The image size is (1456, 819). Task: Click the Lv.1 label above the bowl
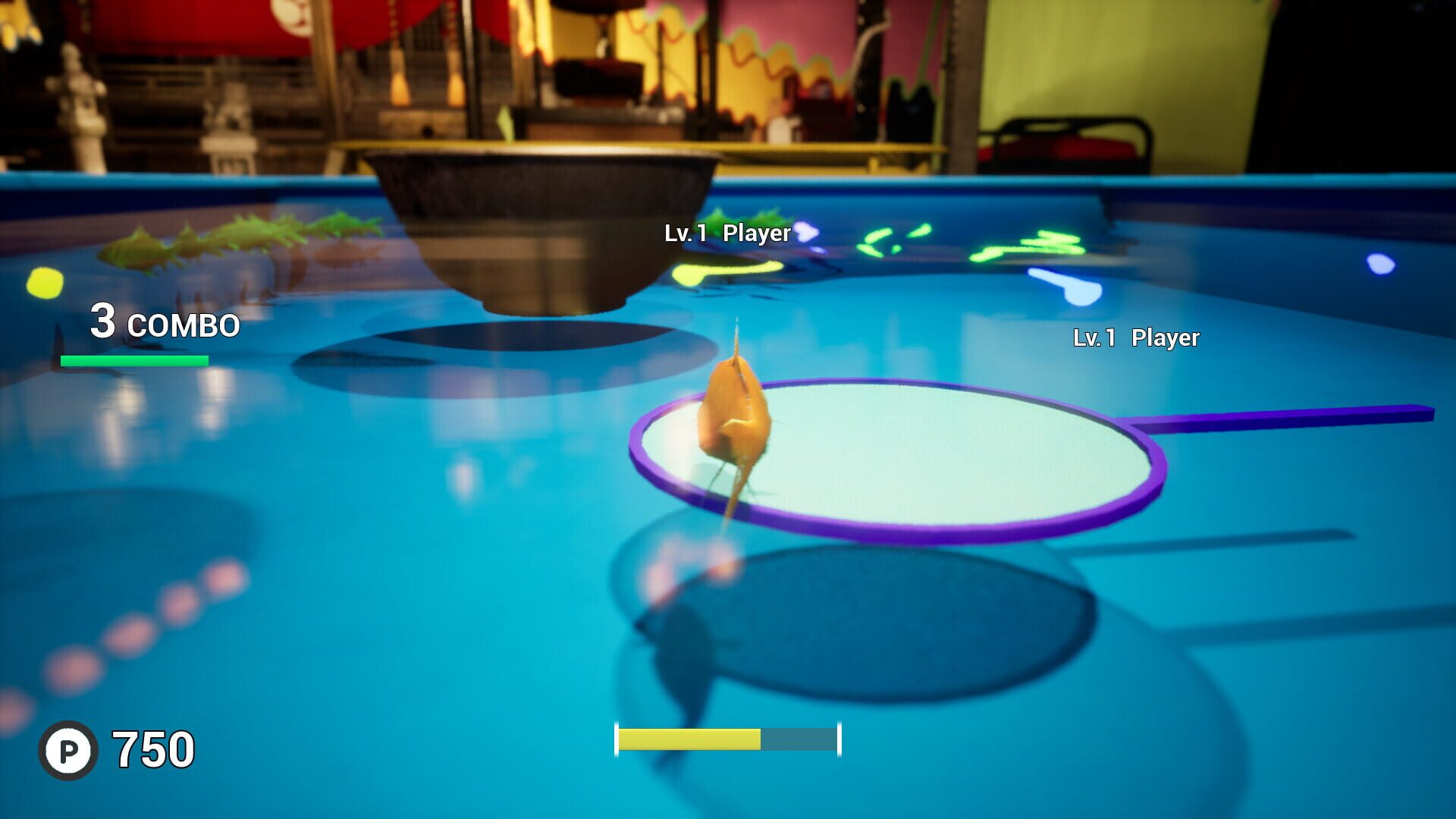click(x=683, y=234)
